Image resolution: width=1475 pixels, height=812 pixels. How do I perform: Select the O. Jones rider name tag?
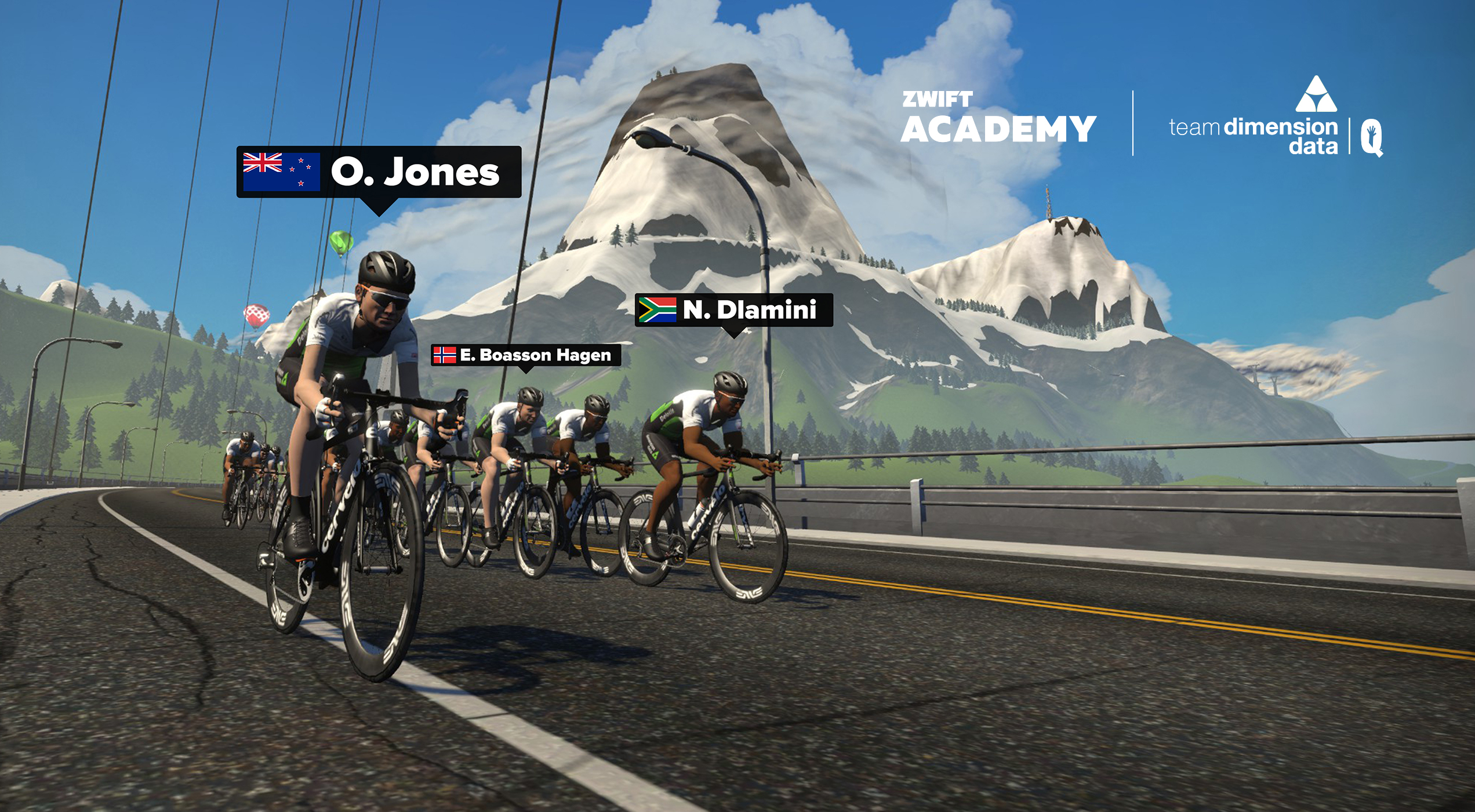(379, 172)
